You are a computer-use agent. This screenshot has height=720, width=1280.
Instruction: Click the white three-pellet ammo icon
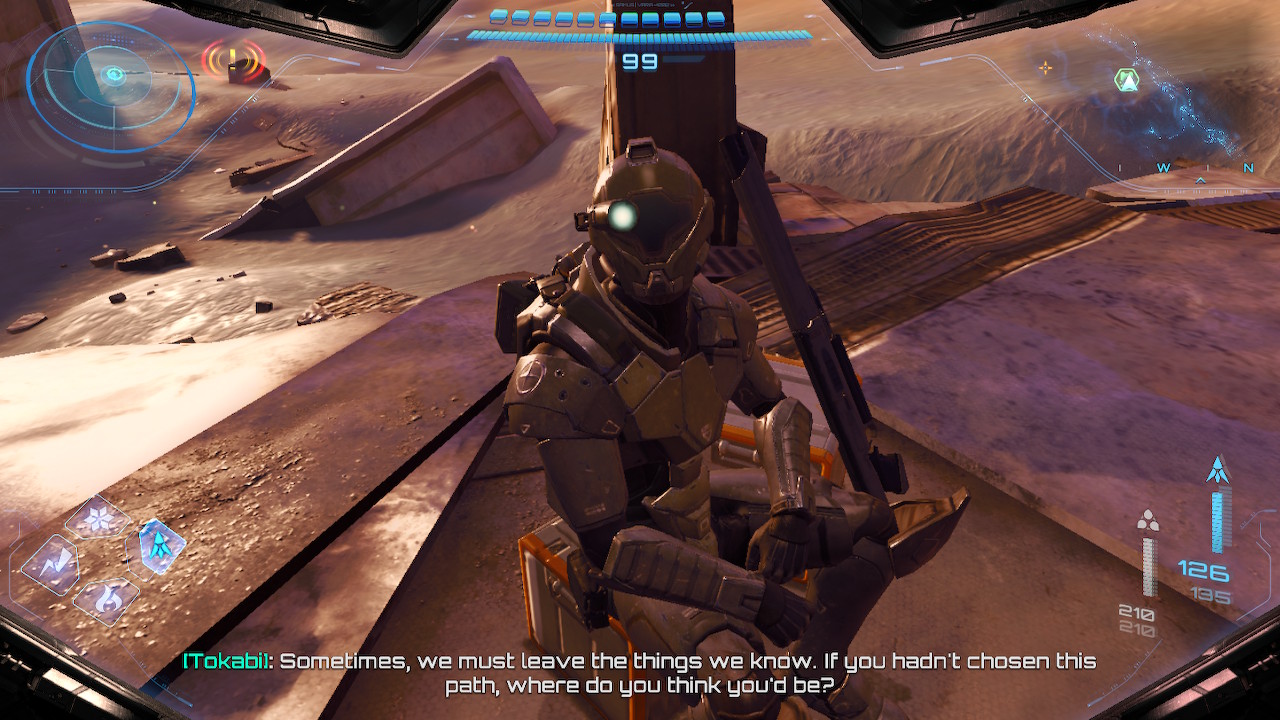1148,521
